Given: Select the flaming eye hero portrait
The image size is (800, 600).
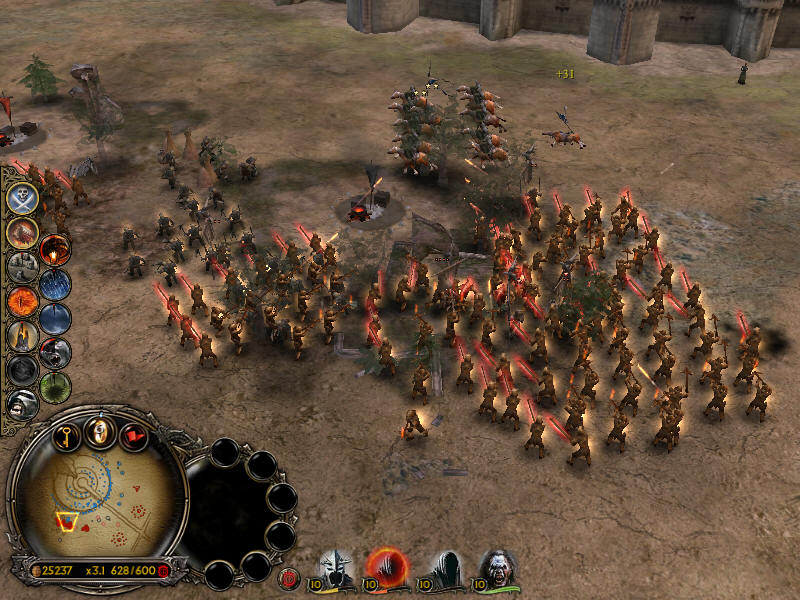Looking at the screenshot, I should click(x=385, y=568).
